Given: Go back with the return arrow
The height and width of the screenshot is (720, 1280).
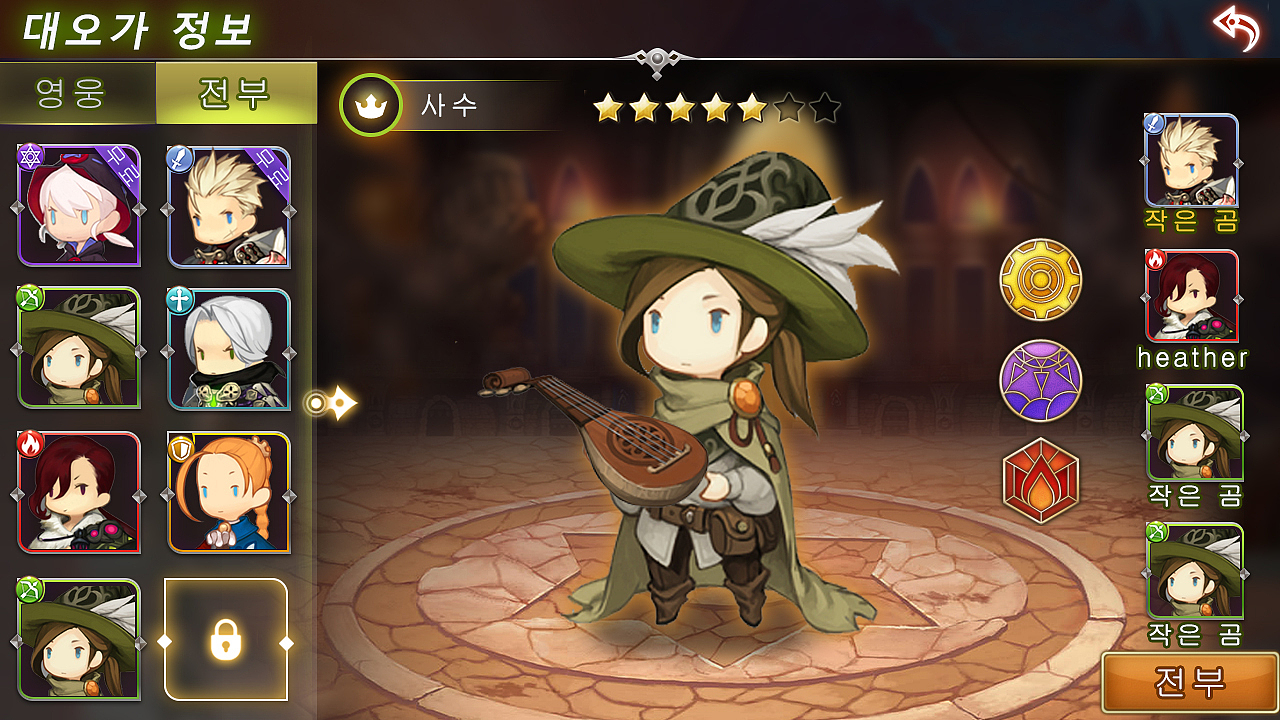Looking at the screenshot, I should (1236, 28).
